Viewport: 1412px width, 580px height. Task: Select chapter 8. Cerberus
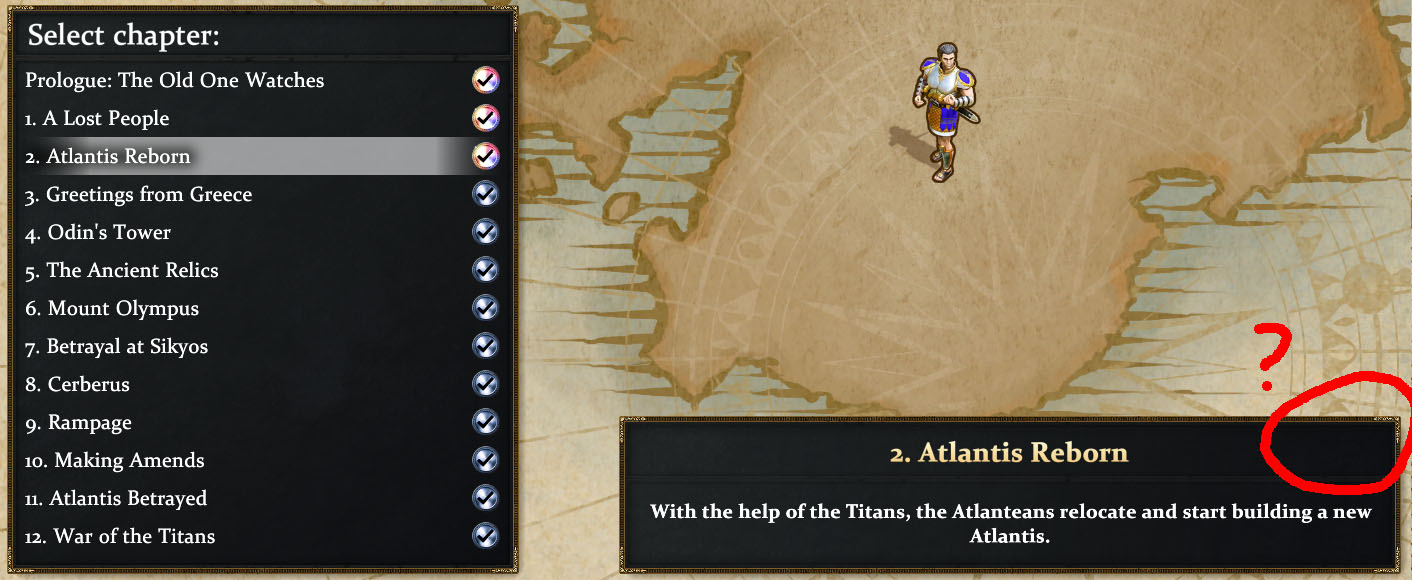point(78,384)
